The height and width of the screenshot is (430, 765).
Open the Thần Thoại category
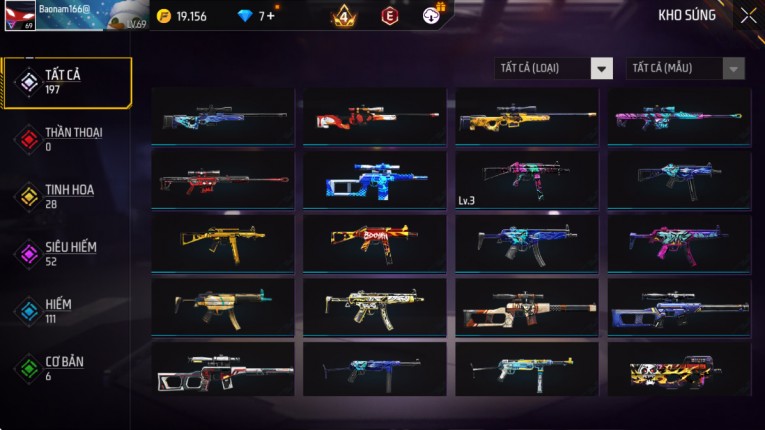point(67,139)
